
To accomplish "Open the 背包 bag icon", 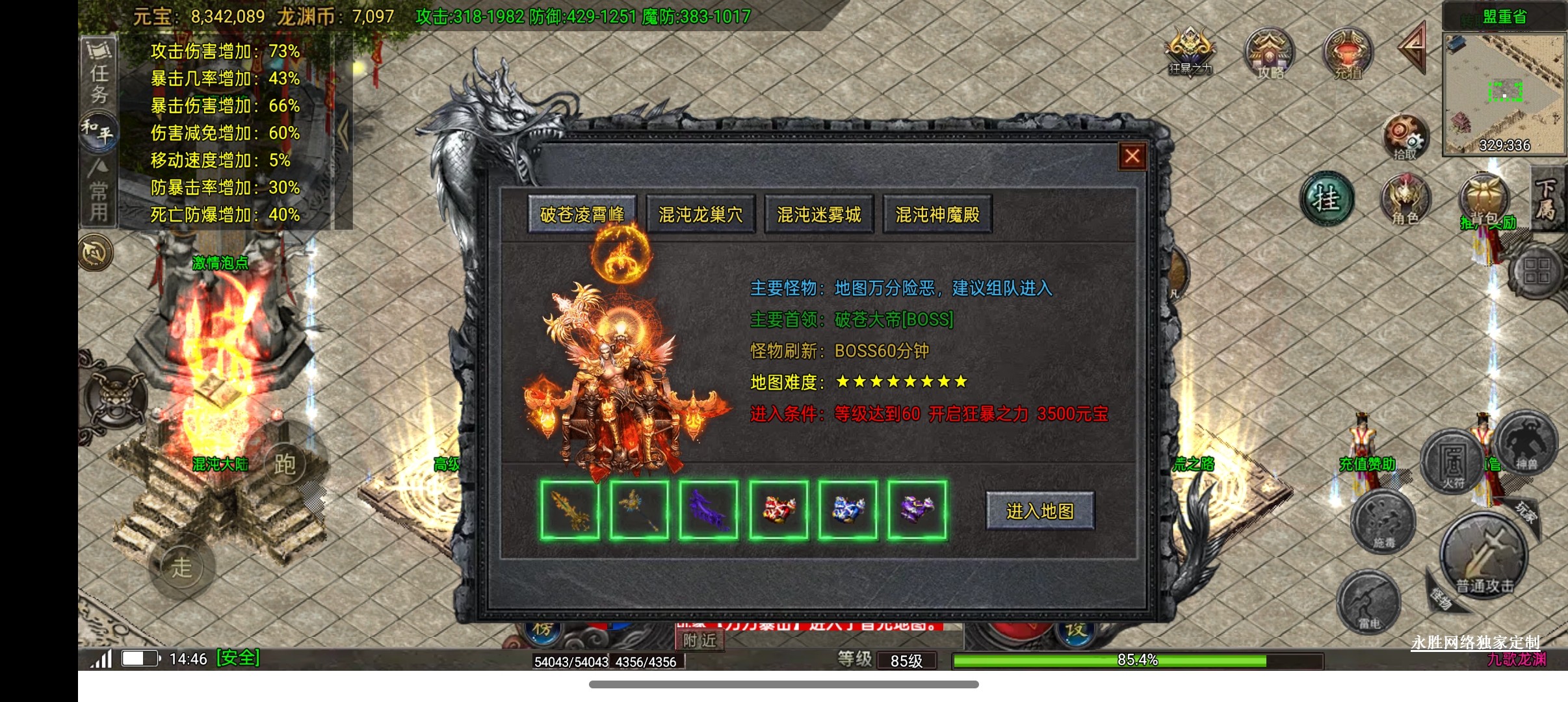I will (x=1485, y=198).
